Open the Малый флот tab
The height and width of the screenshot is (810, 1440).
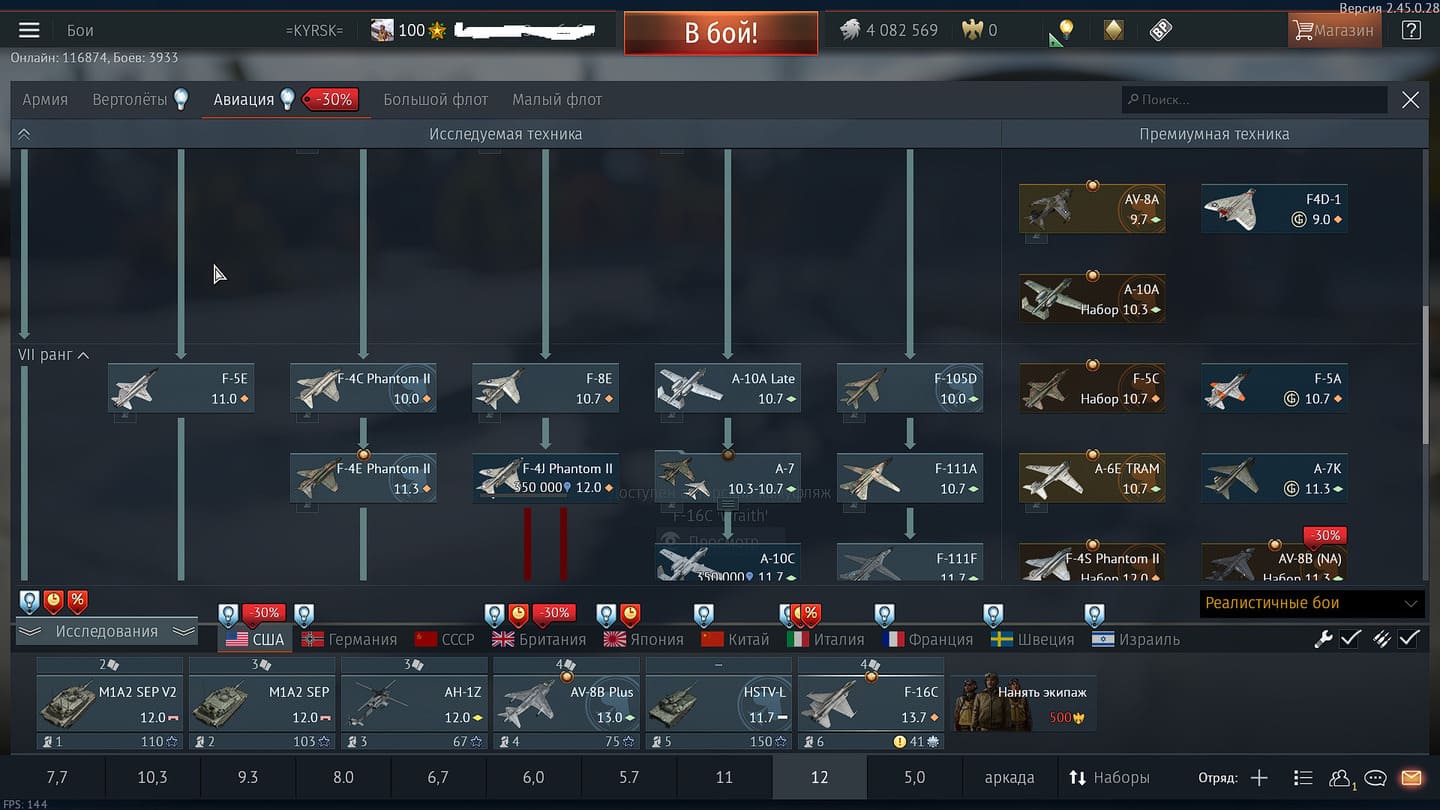pyautogui.click(x=556, y=100)
